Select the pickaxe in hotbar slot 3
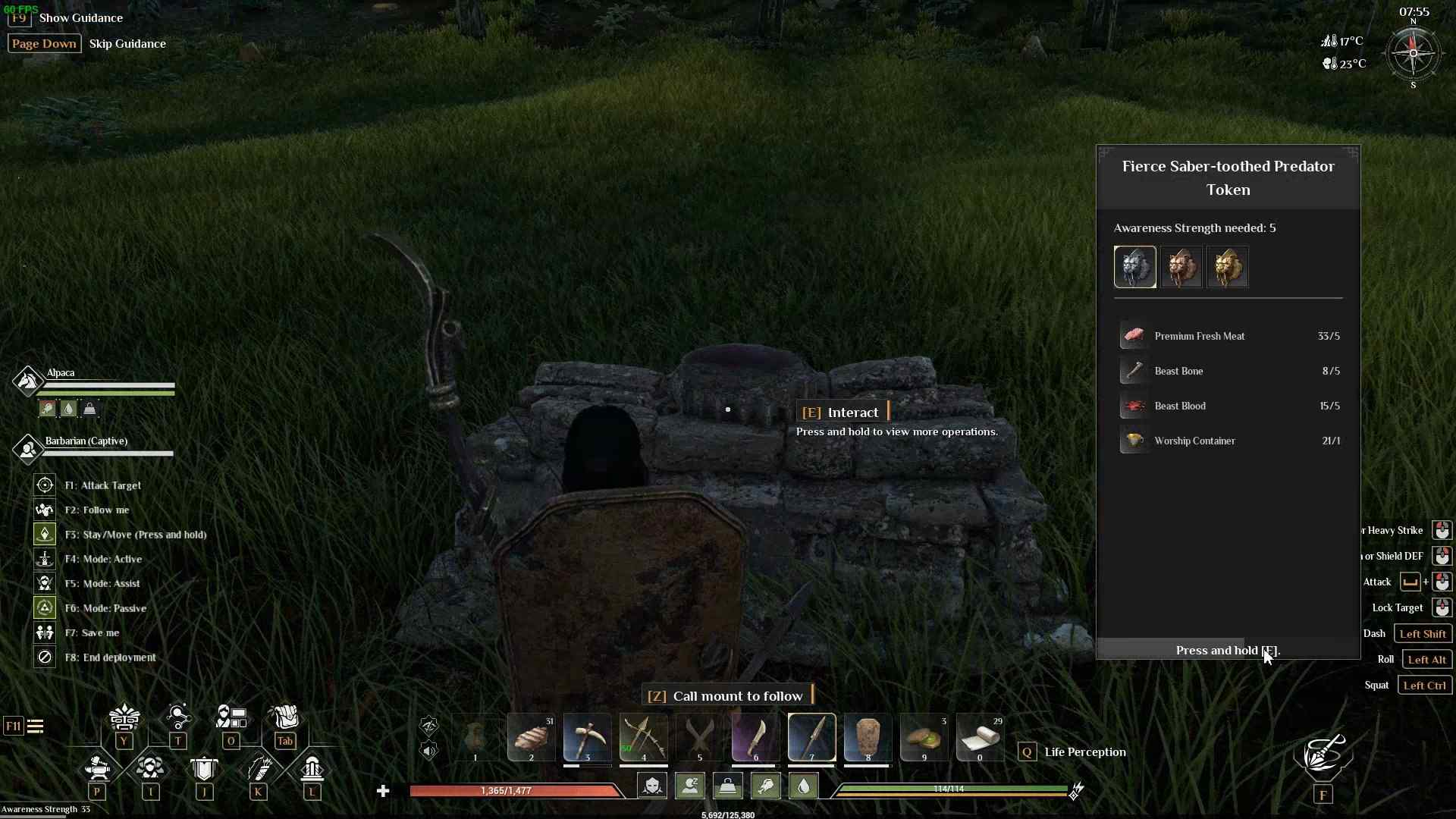 click(588, 737)
